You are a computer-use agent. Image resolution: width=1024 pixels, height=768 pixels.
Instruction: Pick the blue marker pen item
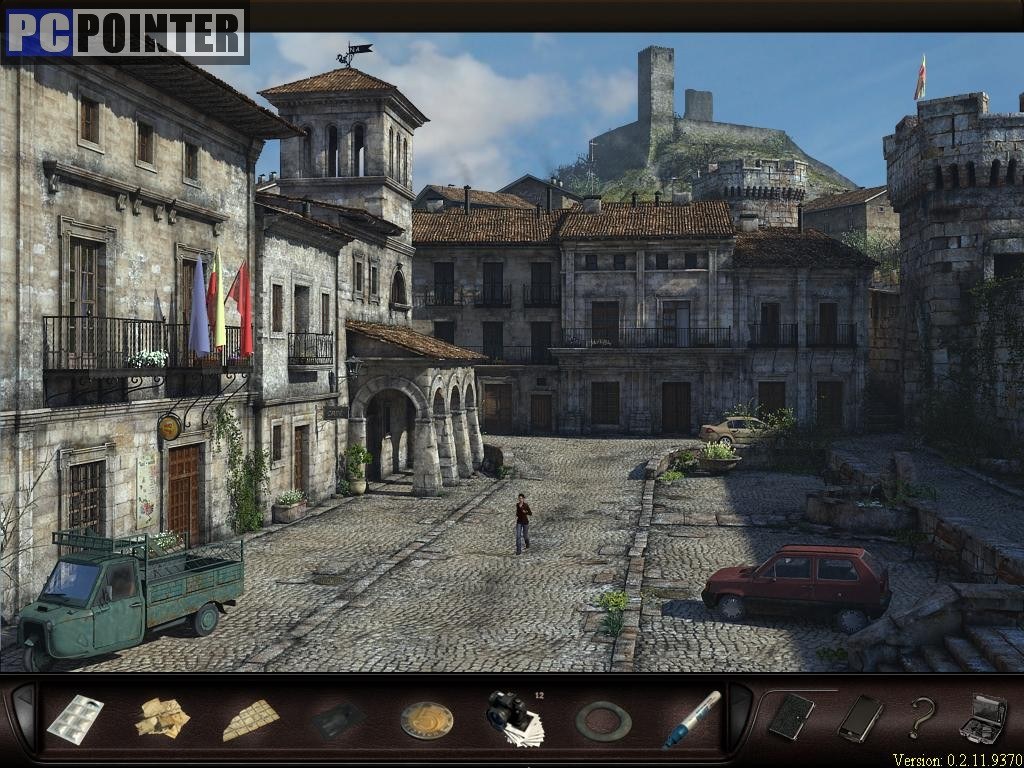click(691, 718)
